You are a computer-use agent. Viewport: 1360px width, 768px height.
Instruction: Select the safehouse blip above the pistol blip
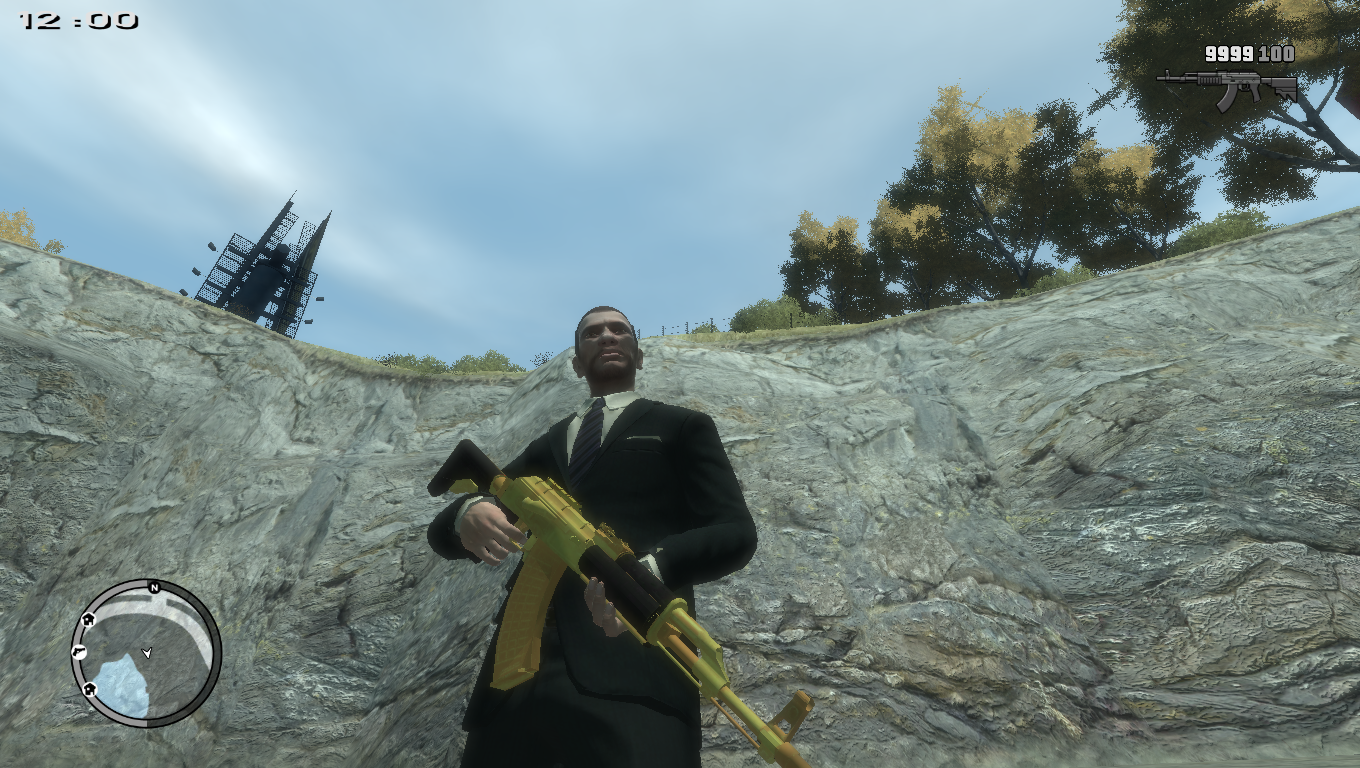(x=88, y=619)
